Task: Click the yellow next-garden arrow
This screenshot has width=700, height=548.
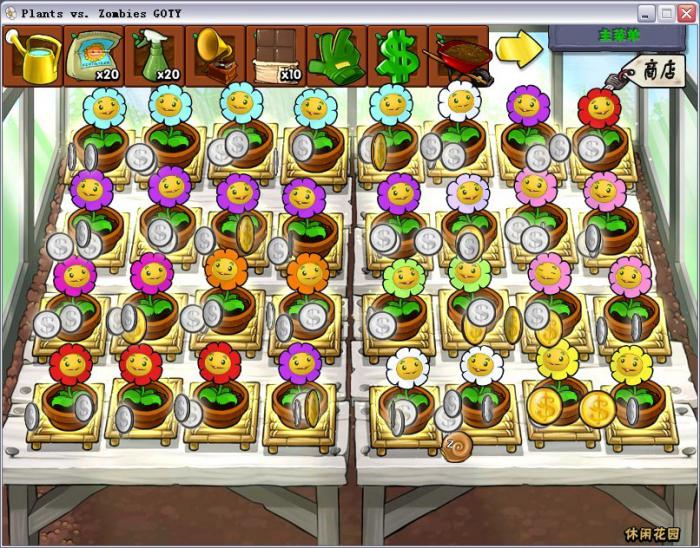Action: [519, 48]
